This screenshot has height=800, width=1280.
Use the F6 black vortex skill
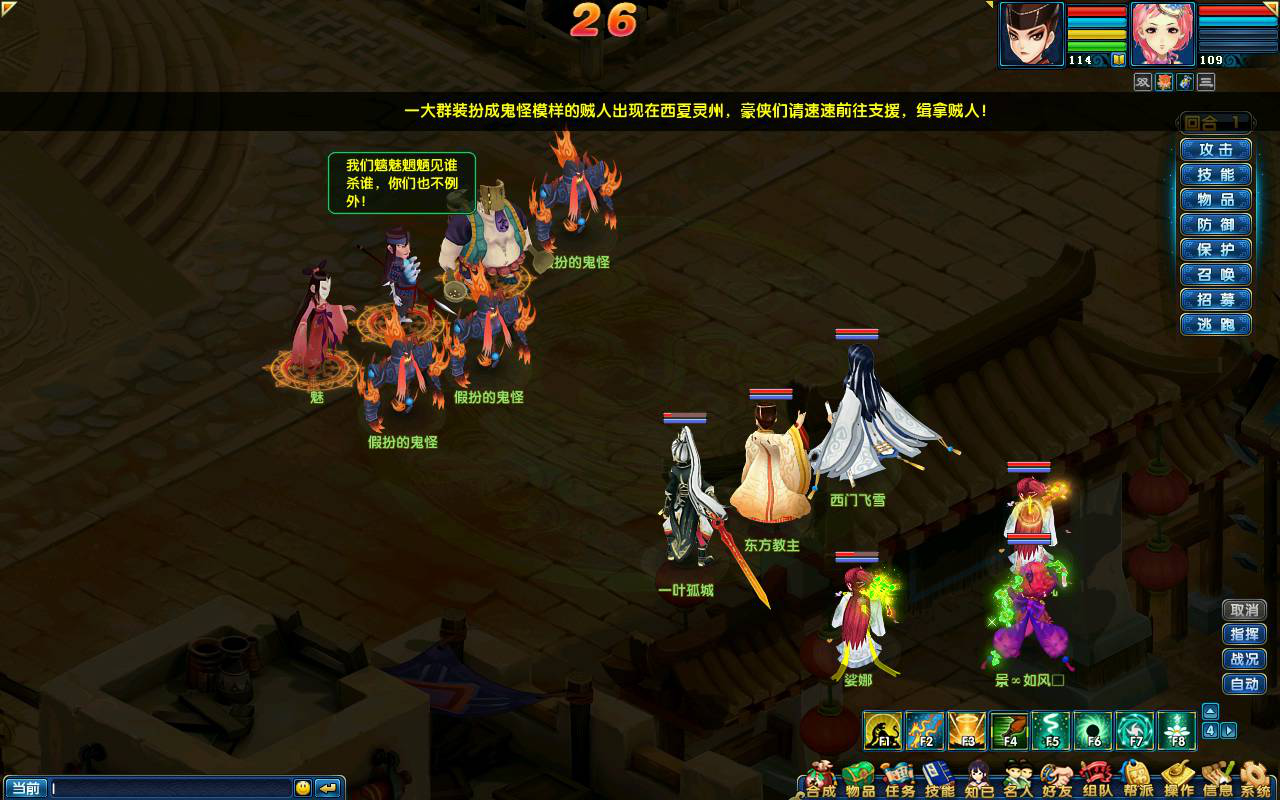click(1093, 731)
